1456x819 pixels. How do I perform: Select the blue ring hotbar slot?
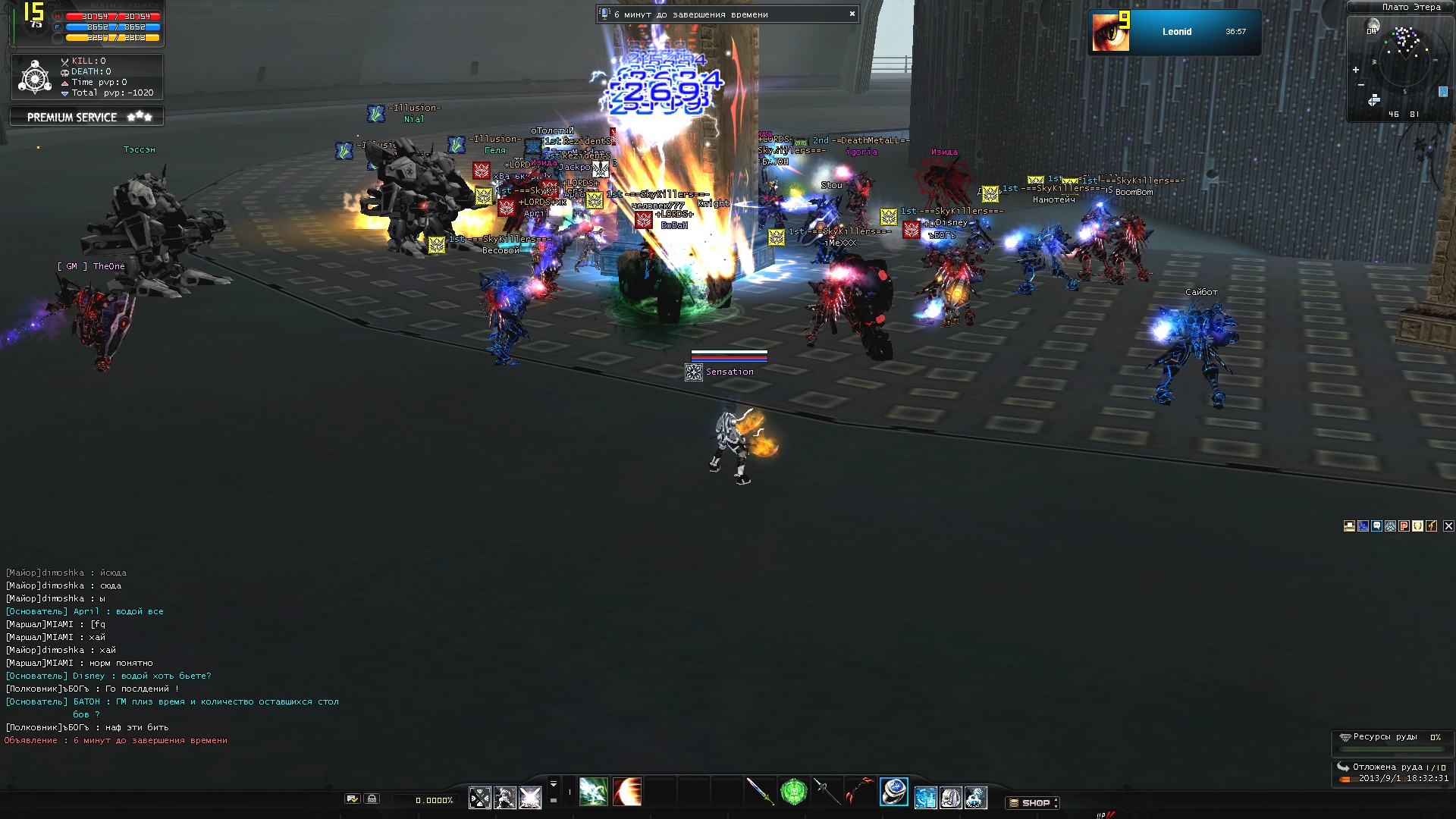(x=894, y=792)
